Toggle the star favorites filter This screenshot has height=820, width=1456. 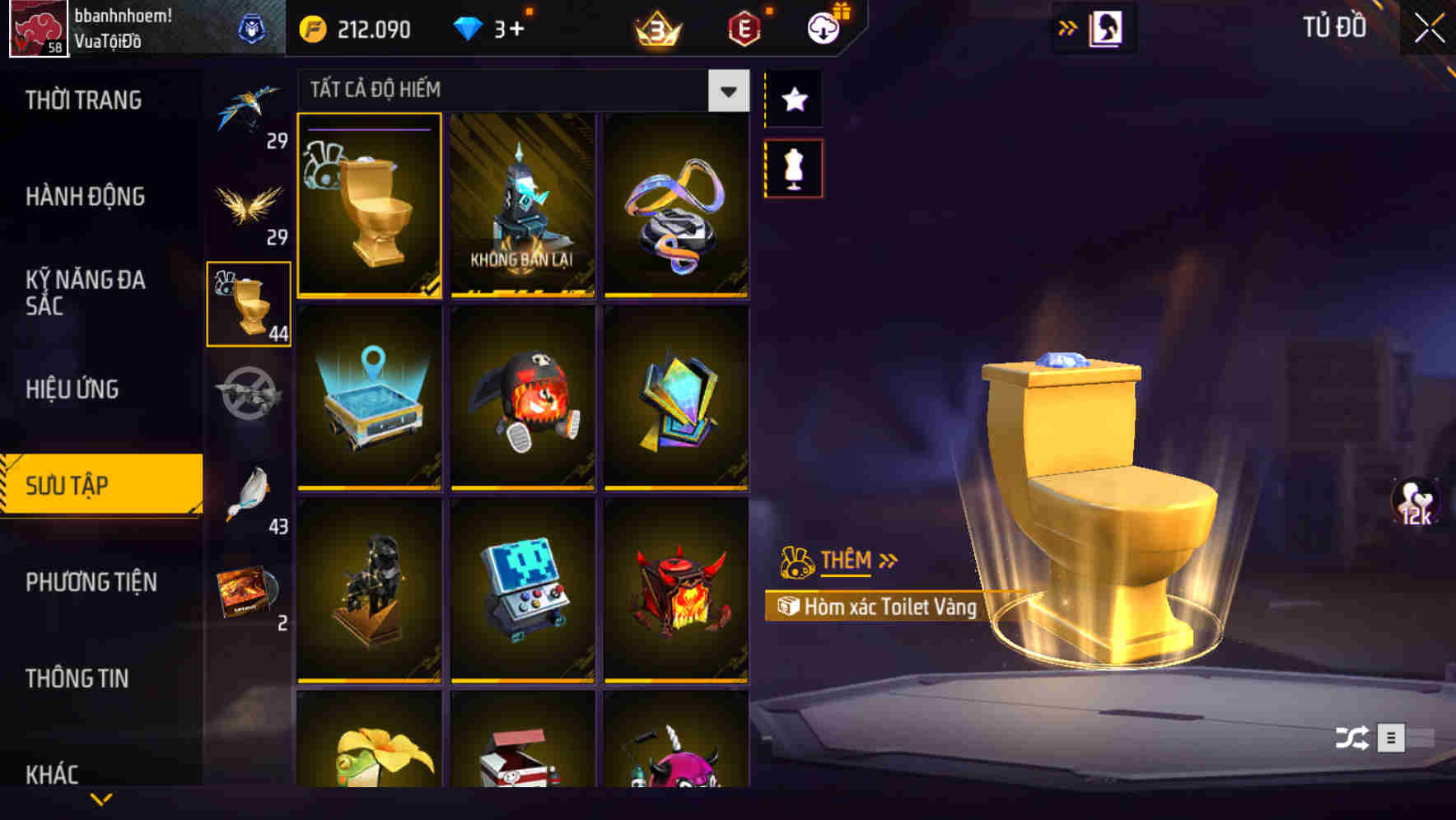coord(793,99)
